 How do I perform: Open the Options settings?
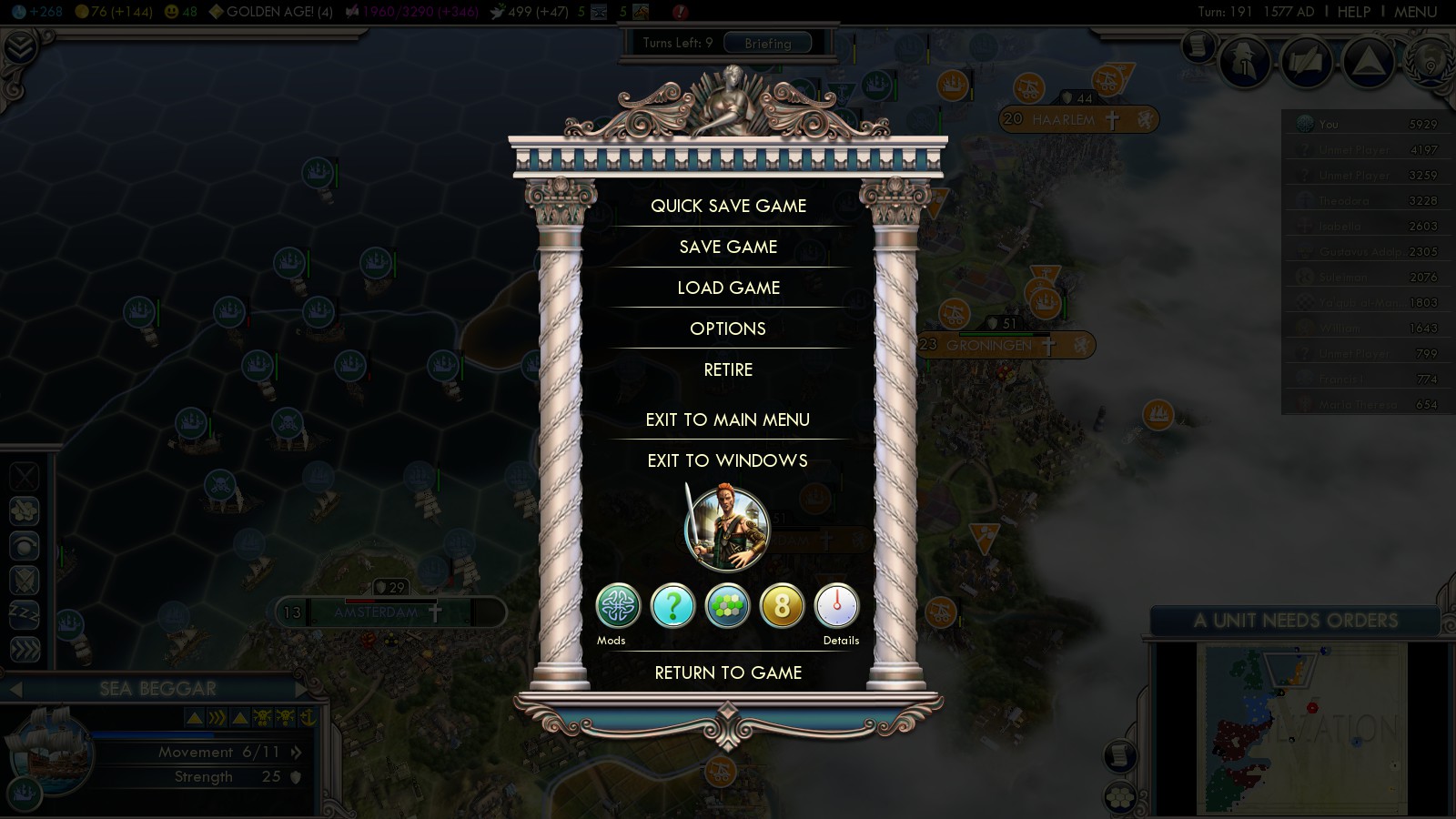[728, 329]
